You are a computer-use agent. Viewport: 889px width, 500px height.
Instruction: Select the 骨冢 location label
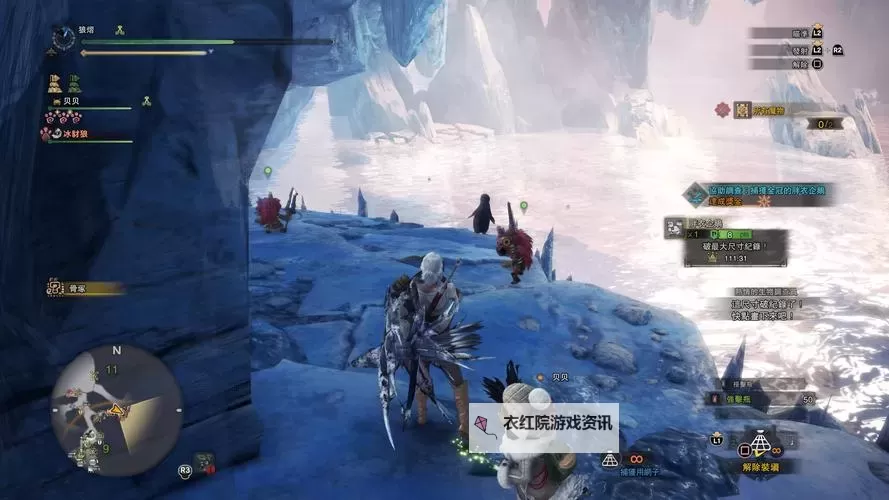tap(85, 288)
